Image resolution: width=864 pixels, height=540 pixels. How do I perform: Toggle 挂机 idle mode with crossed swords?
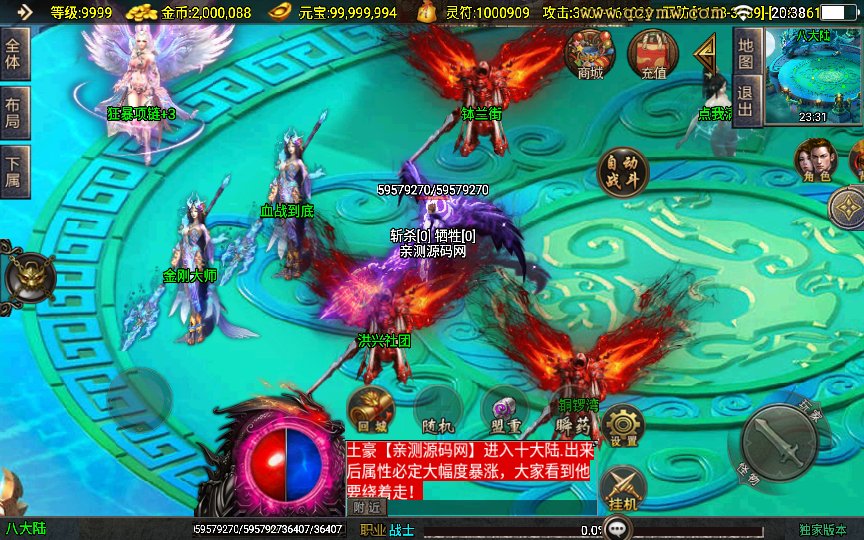[x=622, y=489]
